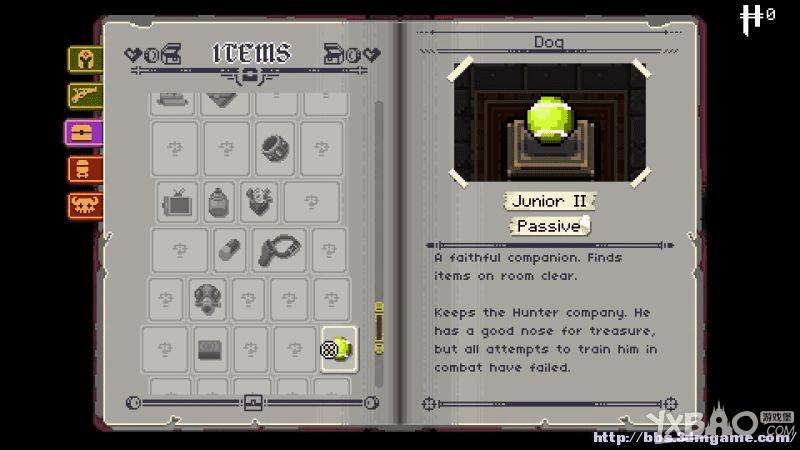
Task: Select the tennis ball Dog item
Action: point(340,347)
